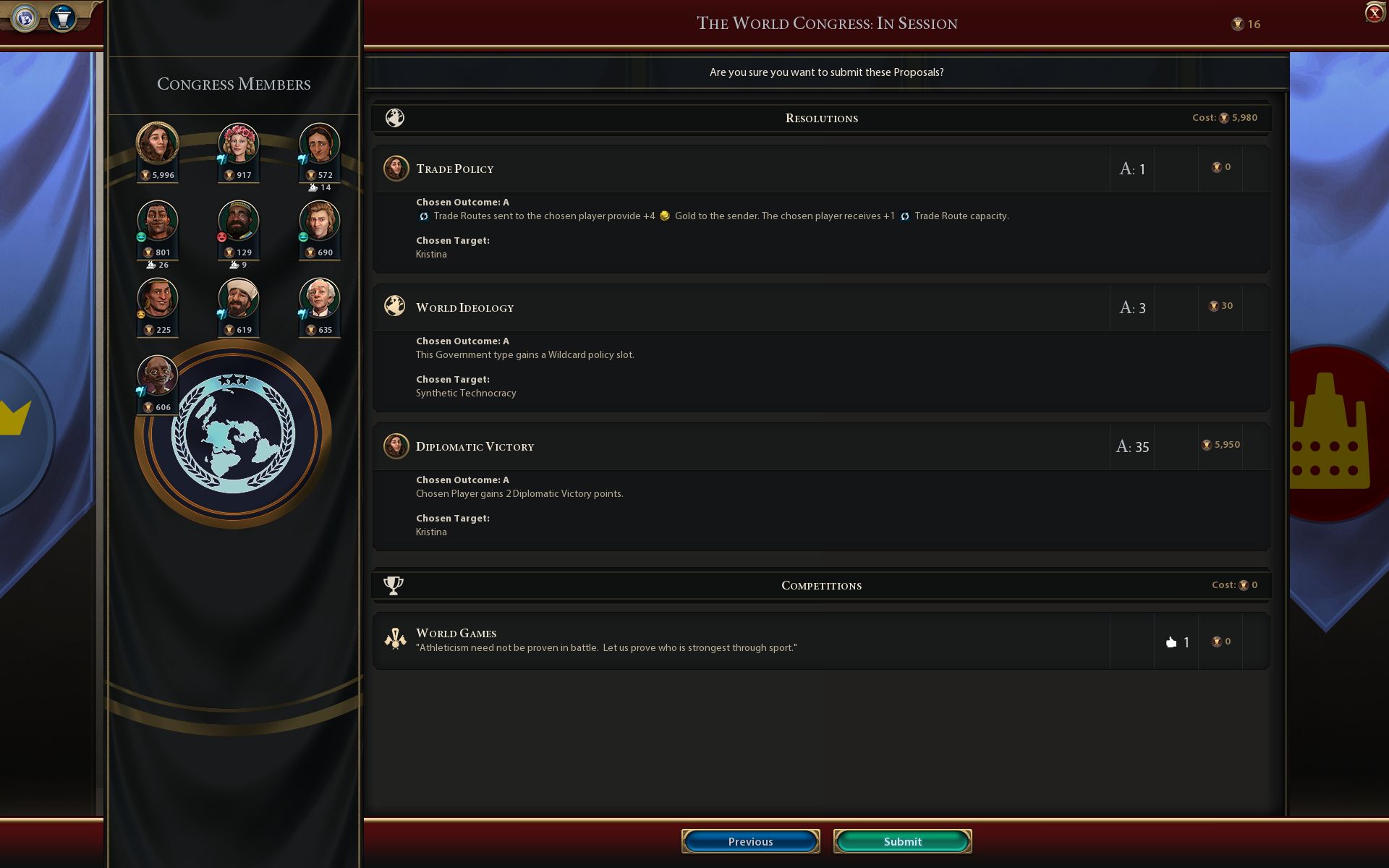1389x868 pixels.
Task: Click the grievance icon showing 14 under leader
Action: tap(313, 187)
